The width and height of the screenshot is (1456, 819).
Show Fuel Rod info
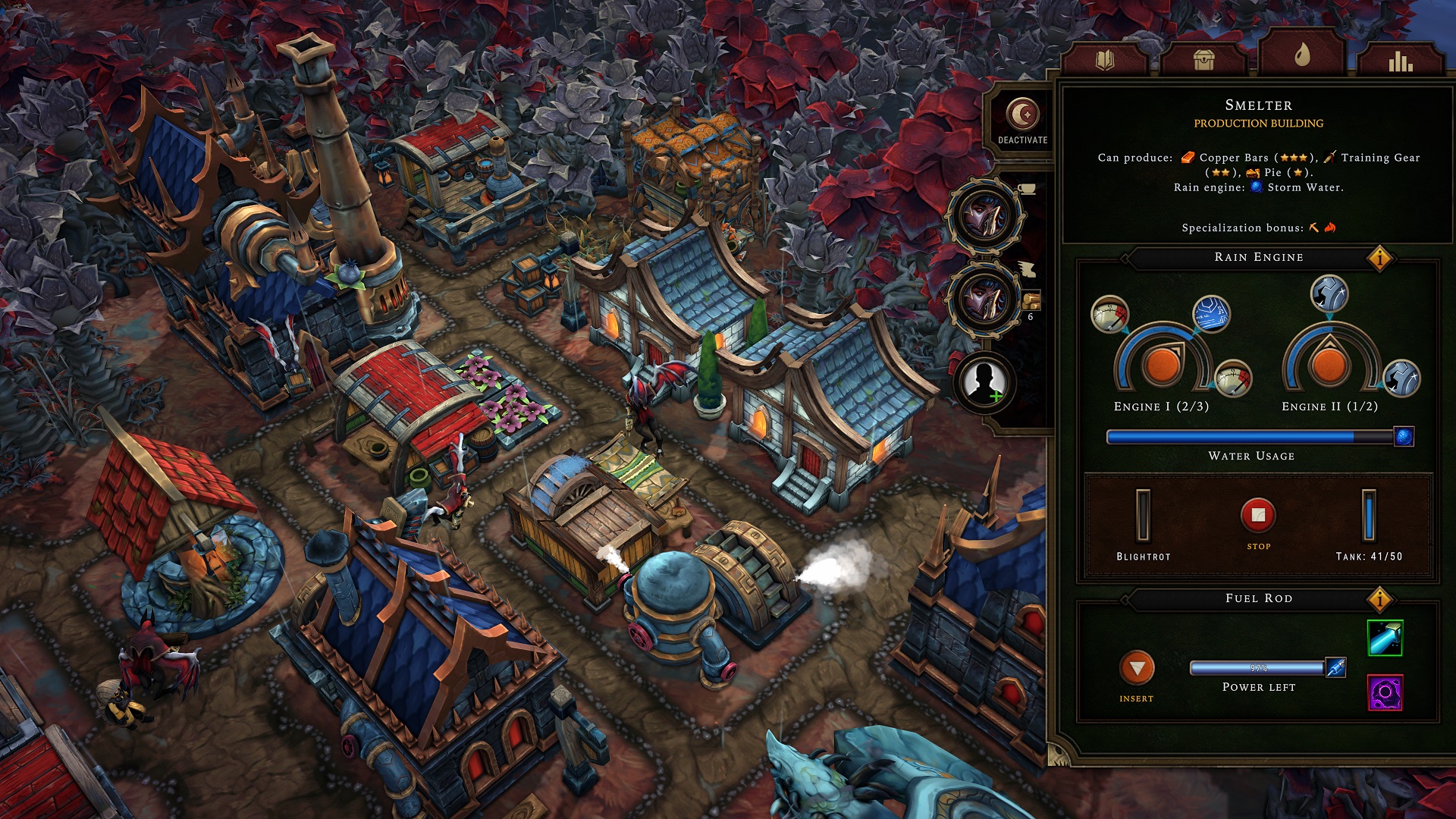[x=1379, y=600]
